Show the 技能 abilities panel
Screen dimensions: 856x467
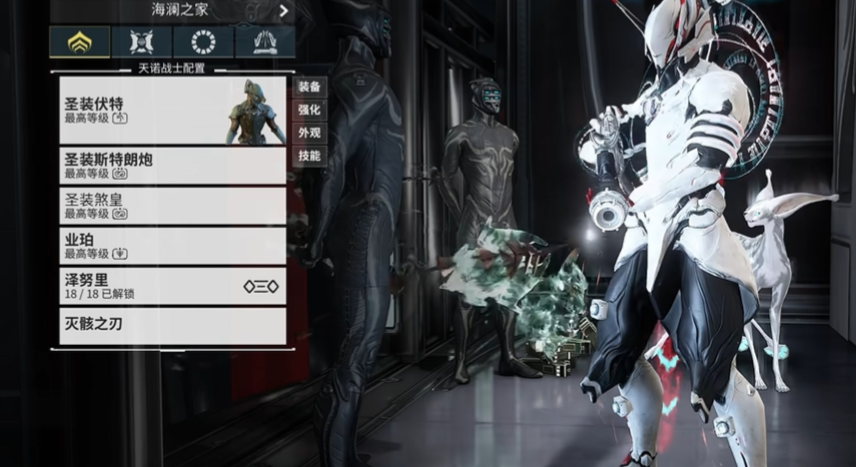(309, 156)
